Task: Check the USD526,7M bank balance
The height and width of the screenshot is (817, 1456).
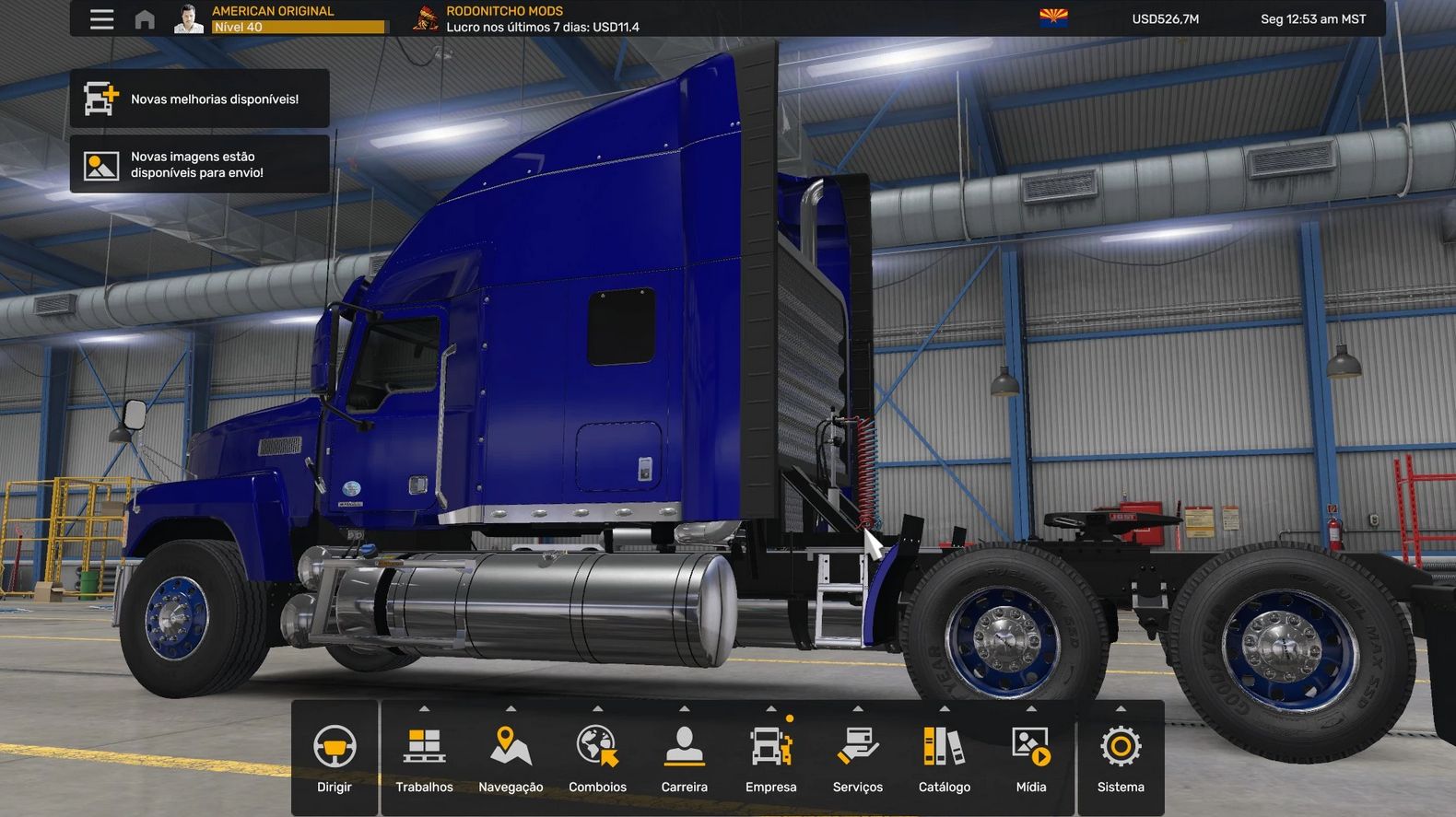Action: pyautogui.click(x=1165, y=19)
